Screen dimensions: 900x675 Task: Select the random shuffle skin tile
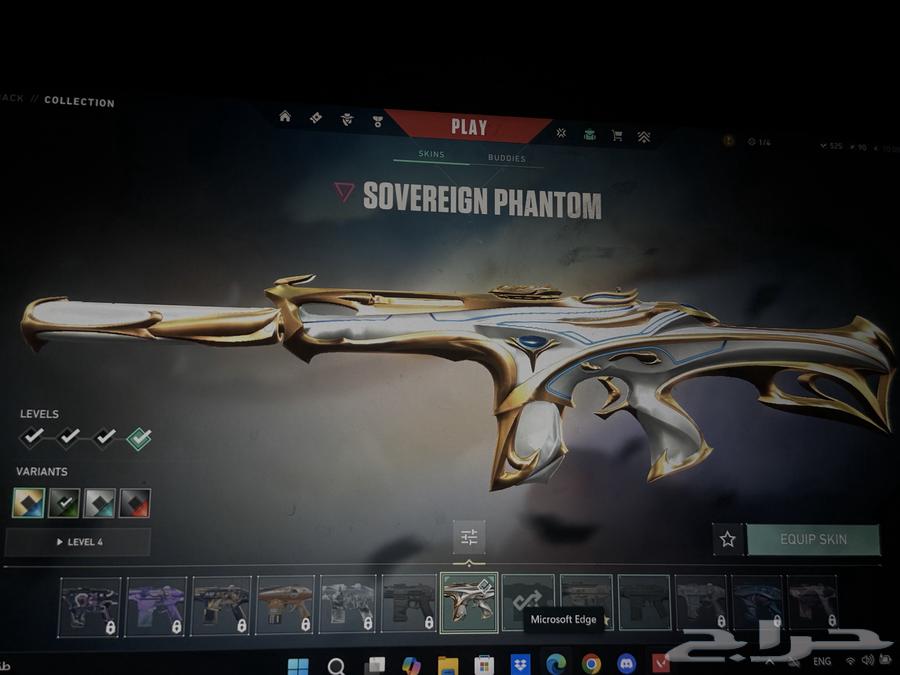(x=527, y=600)
